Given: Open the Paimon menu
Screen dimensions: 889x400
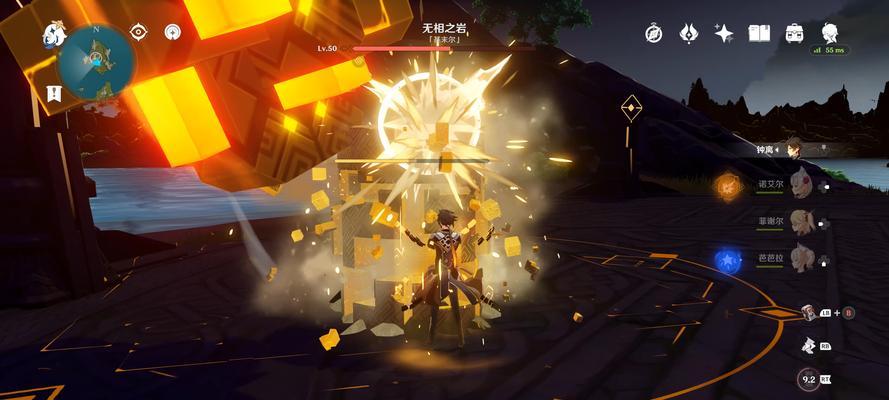Looking at the screenshot, I should [53, 35].
